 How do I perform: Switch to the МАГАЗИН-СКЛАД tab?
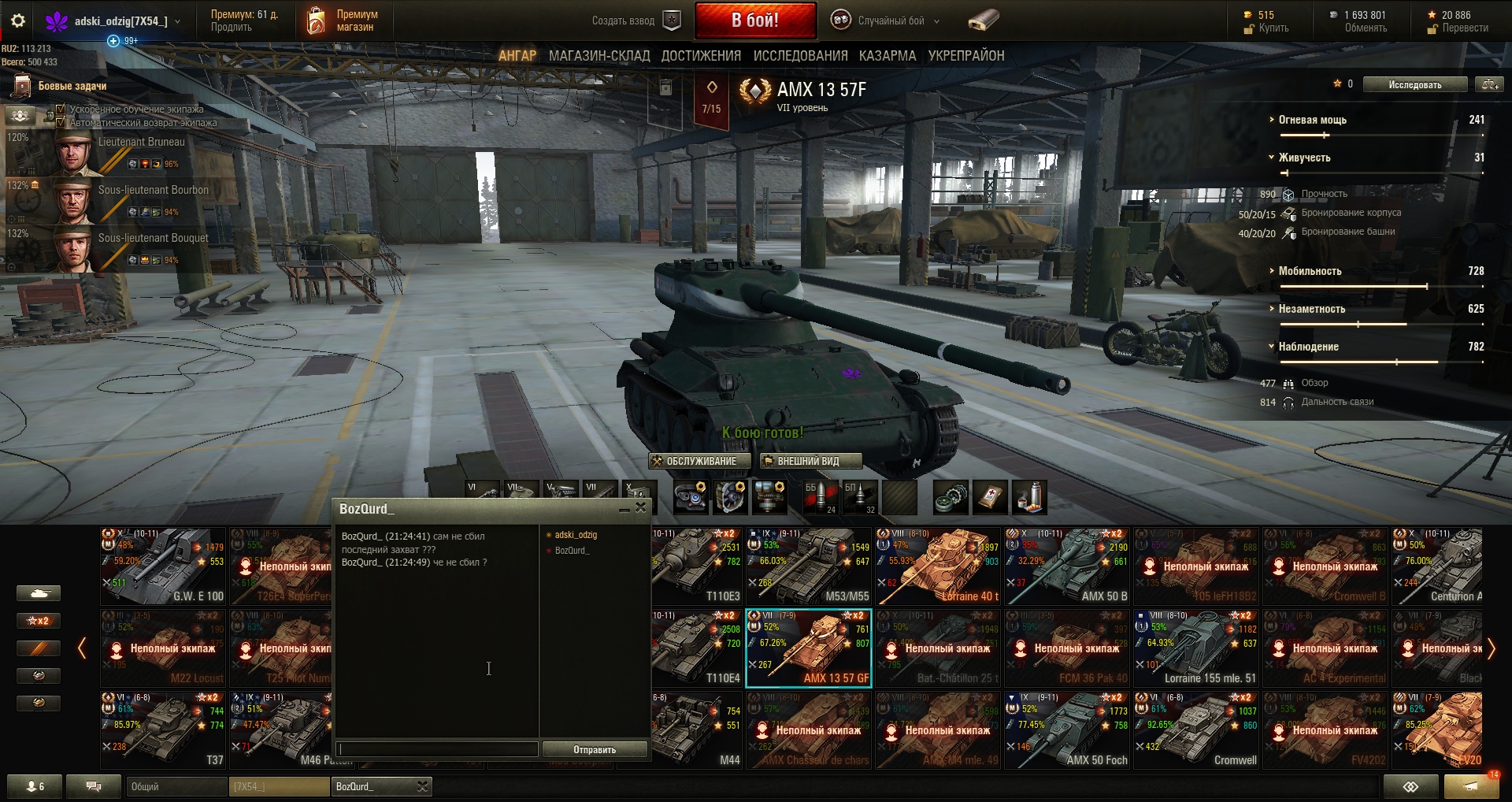(599, 56)
